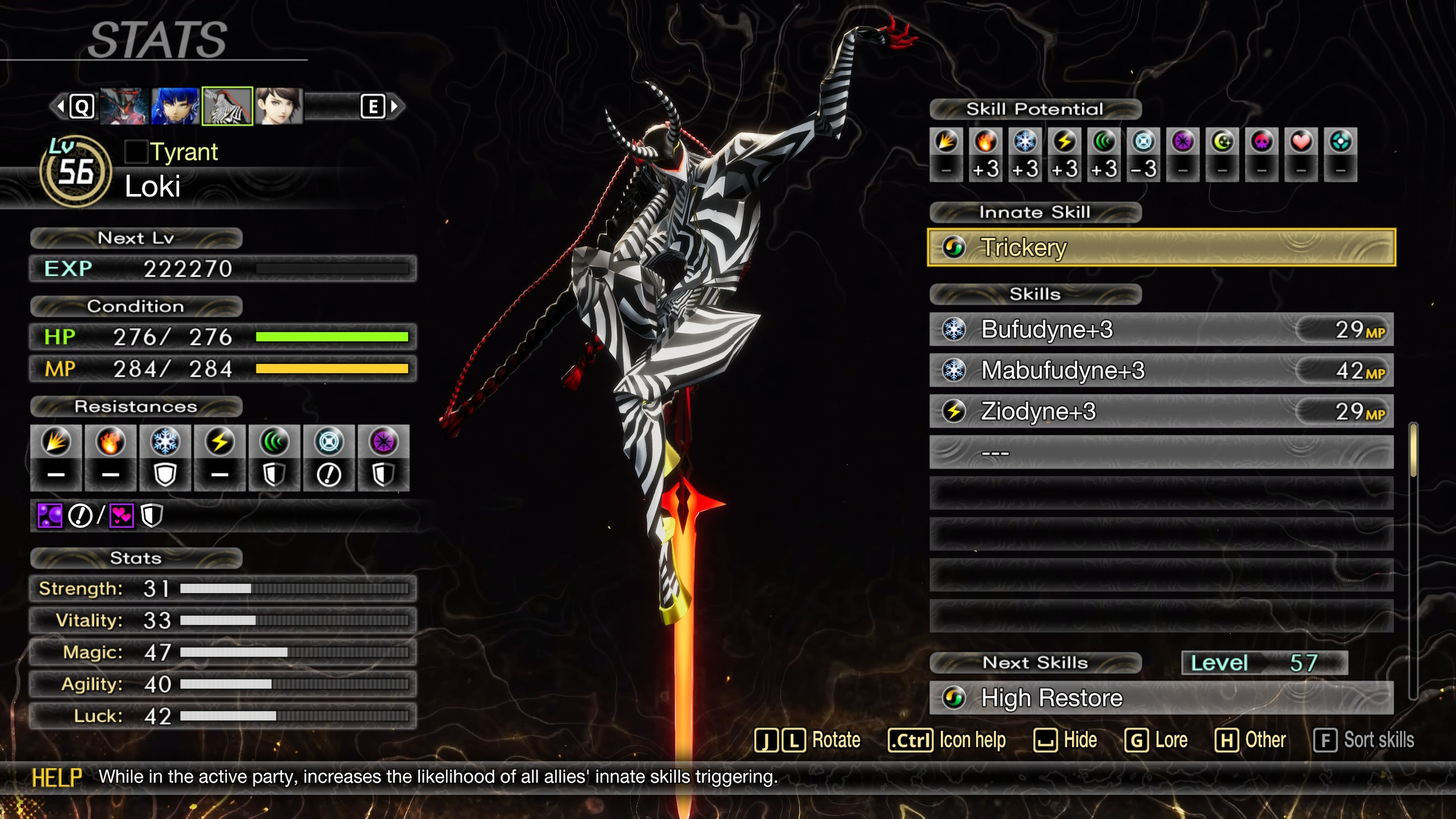Hide the stats interface
1456x819 pixels.
click(1065, 741)
